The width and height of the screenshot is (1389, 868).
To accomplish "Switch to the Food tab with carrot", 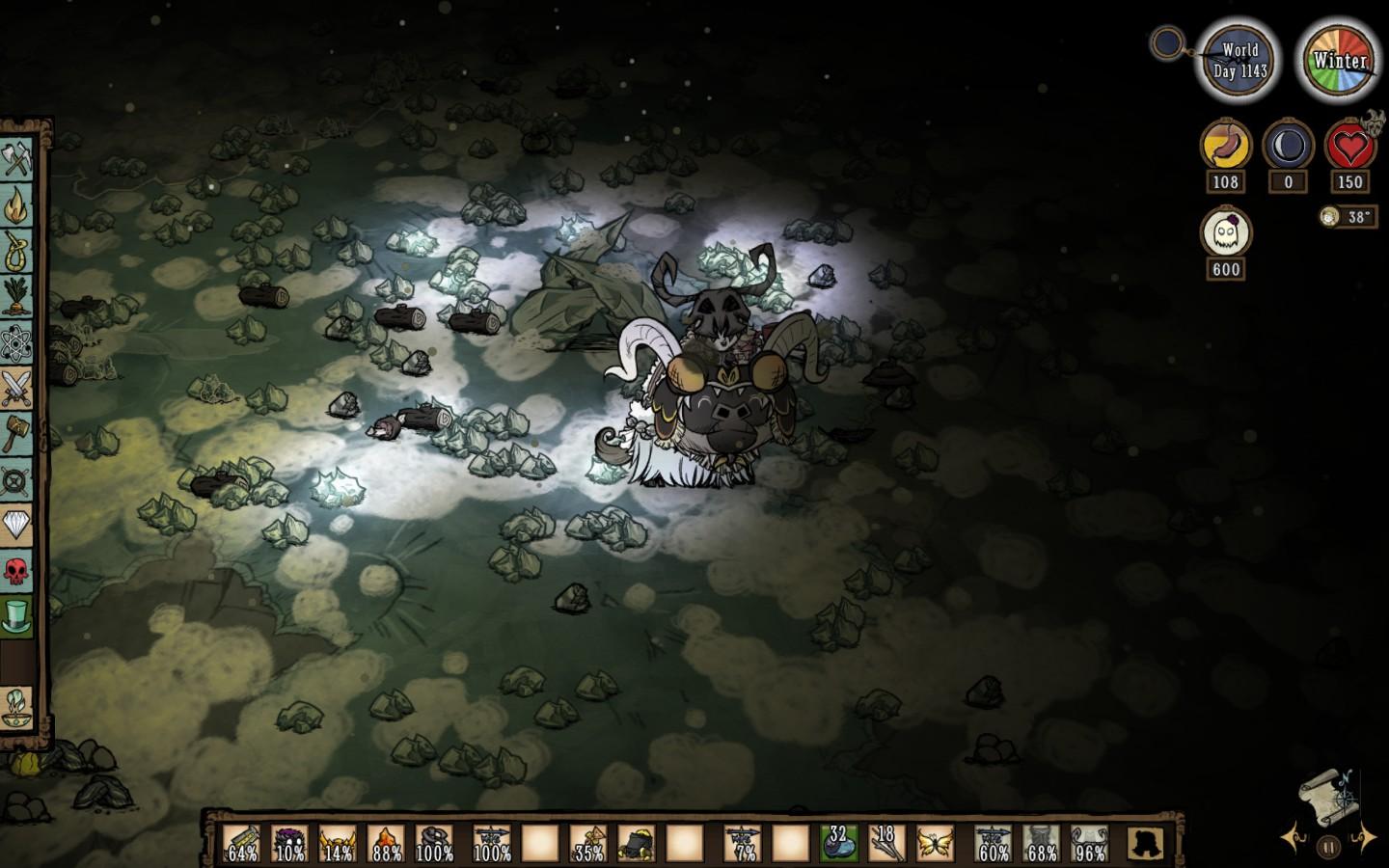I will [x=18, y=297].
